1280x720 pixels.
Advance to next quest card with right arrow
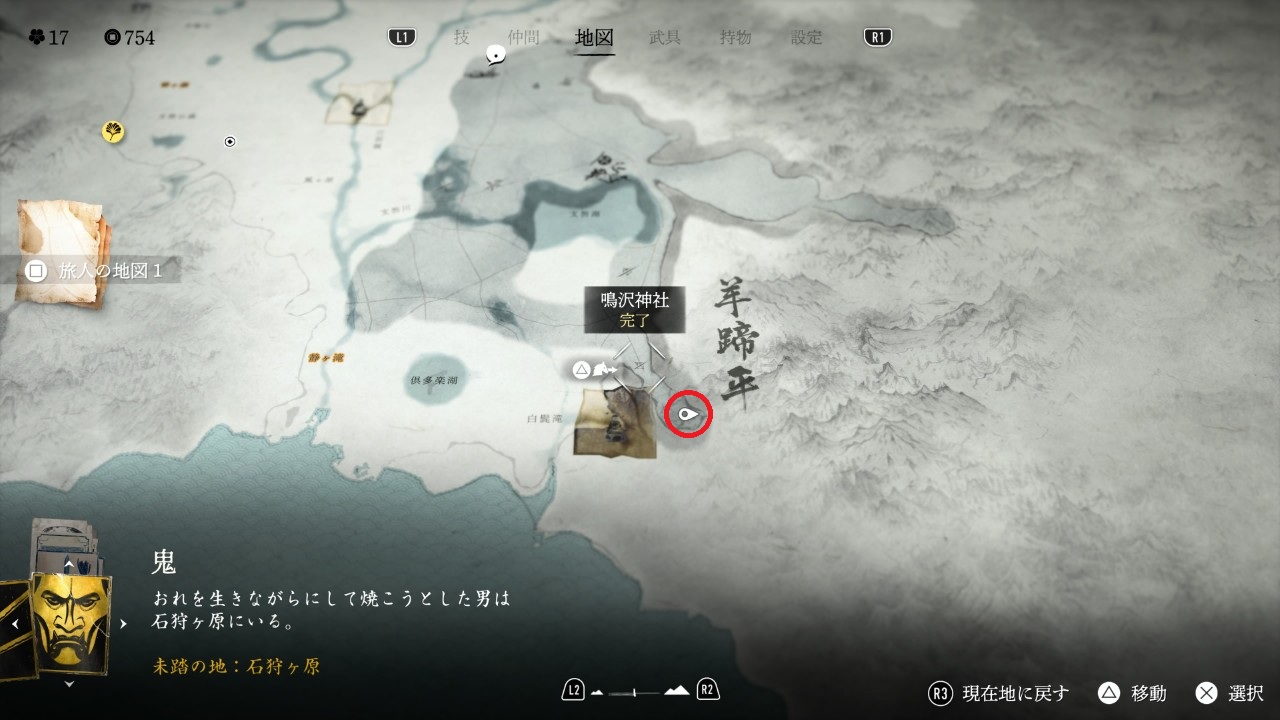(x=124, y=623)
